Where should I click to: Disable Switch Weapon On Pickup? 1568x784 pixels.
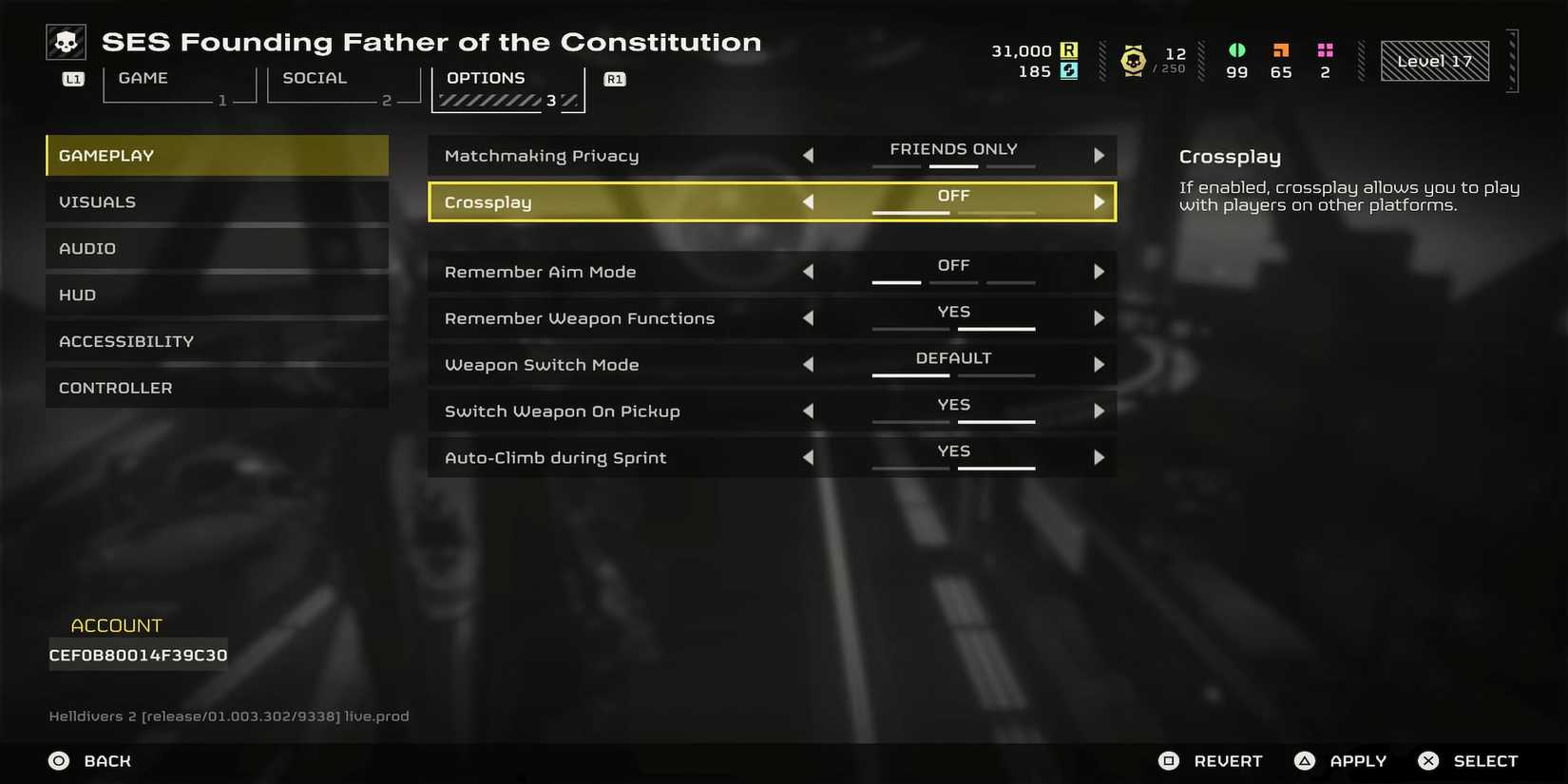809,411
